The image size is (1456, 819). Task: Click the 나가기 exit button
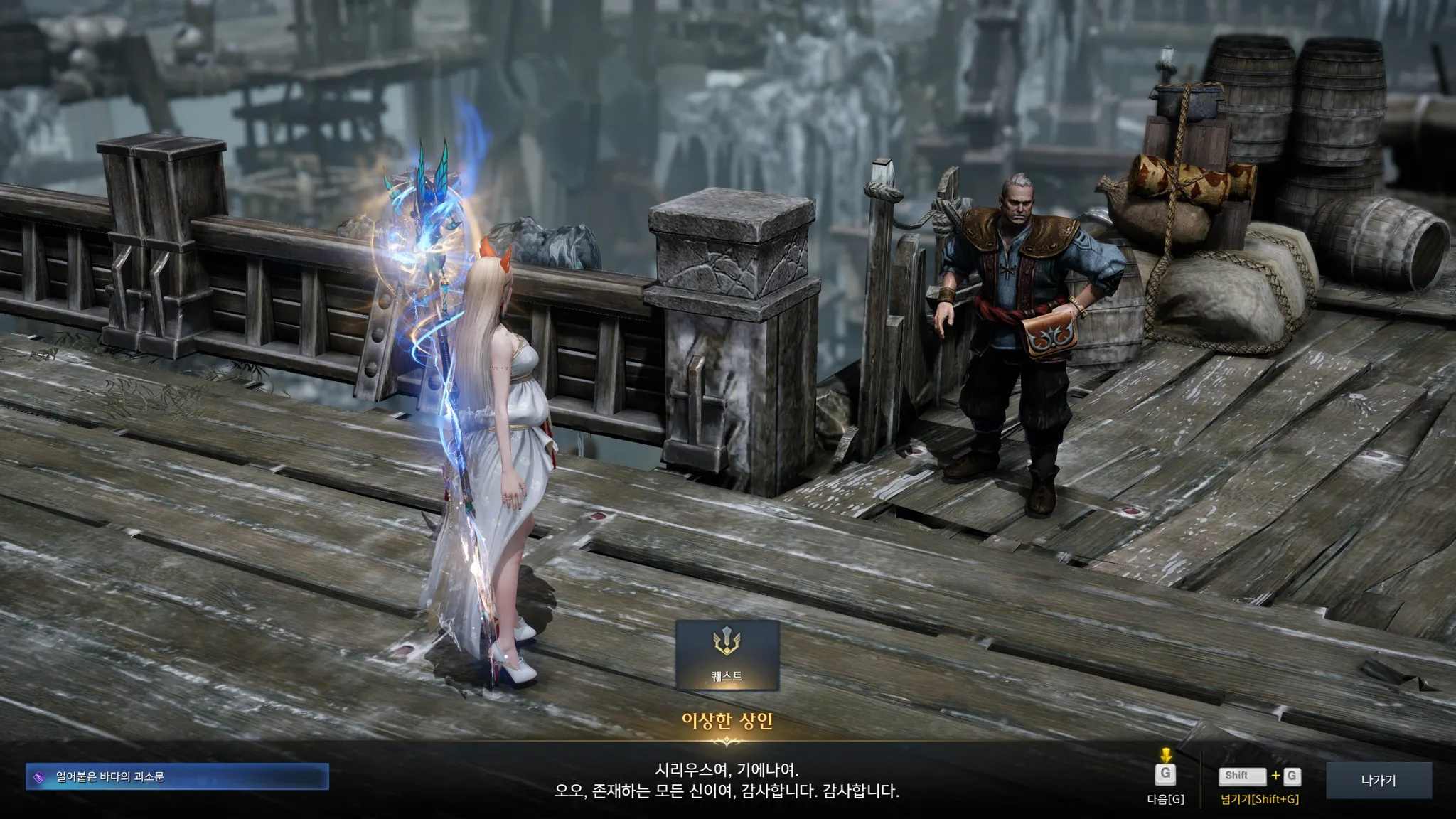1378,781
